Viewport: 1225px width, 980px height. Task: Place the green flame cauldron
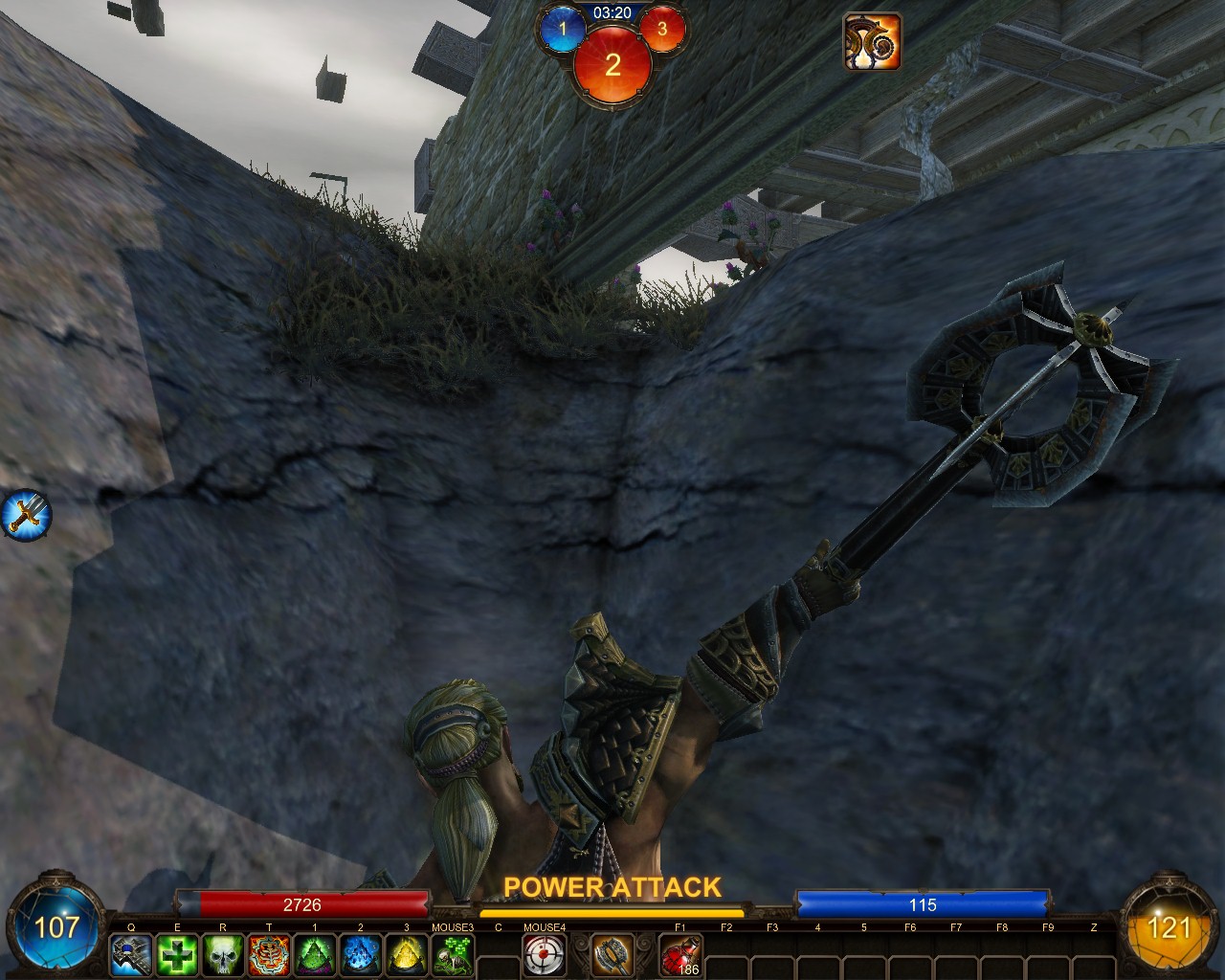click(x=315, y=954)
